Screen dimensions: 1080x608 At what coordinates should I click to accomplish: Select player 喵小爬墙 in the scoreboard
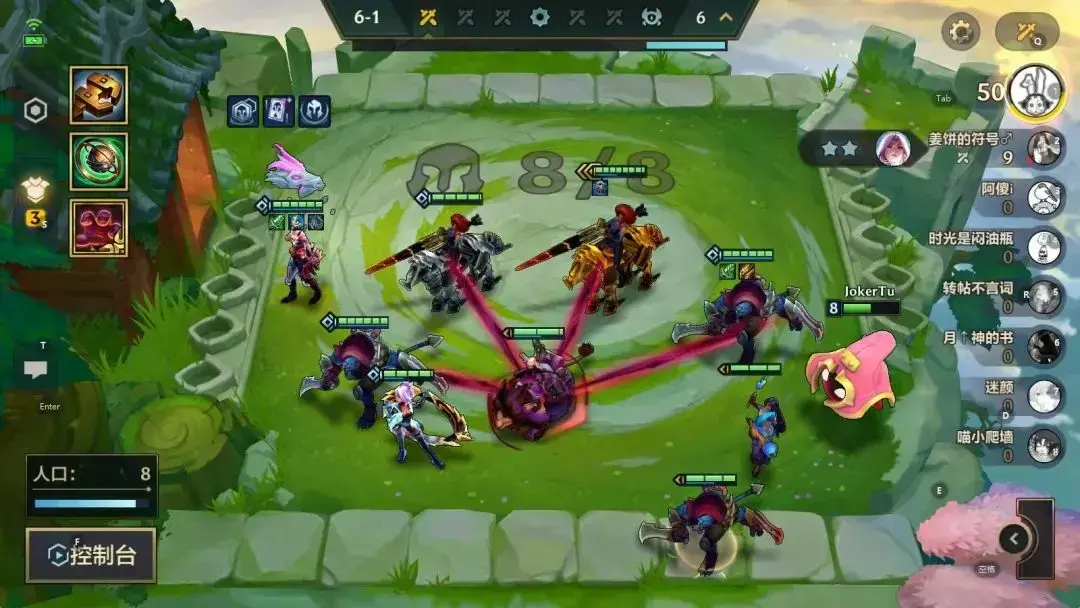[x=1044, y=446]
